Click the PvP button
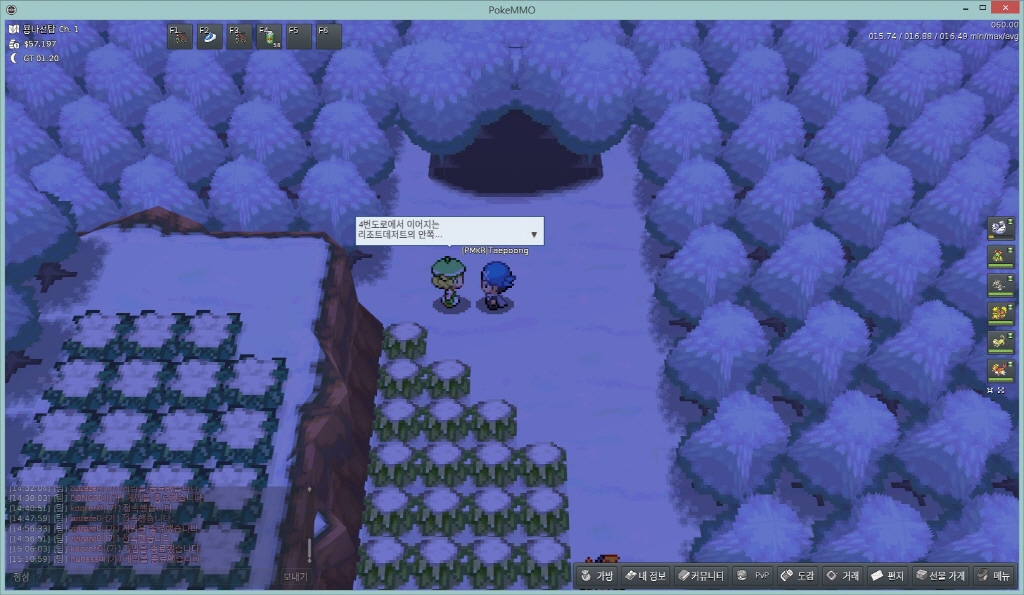Image resolution: width=1024 pixels, height=595 pixels. [x=753, y=576]
